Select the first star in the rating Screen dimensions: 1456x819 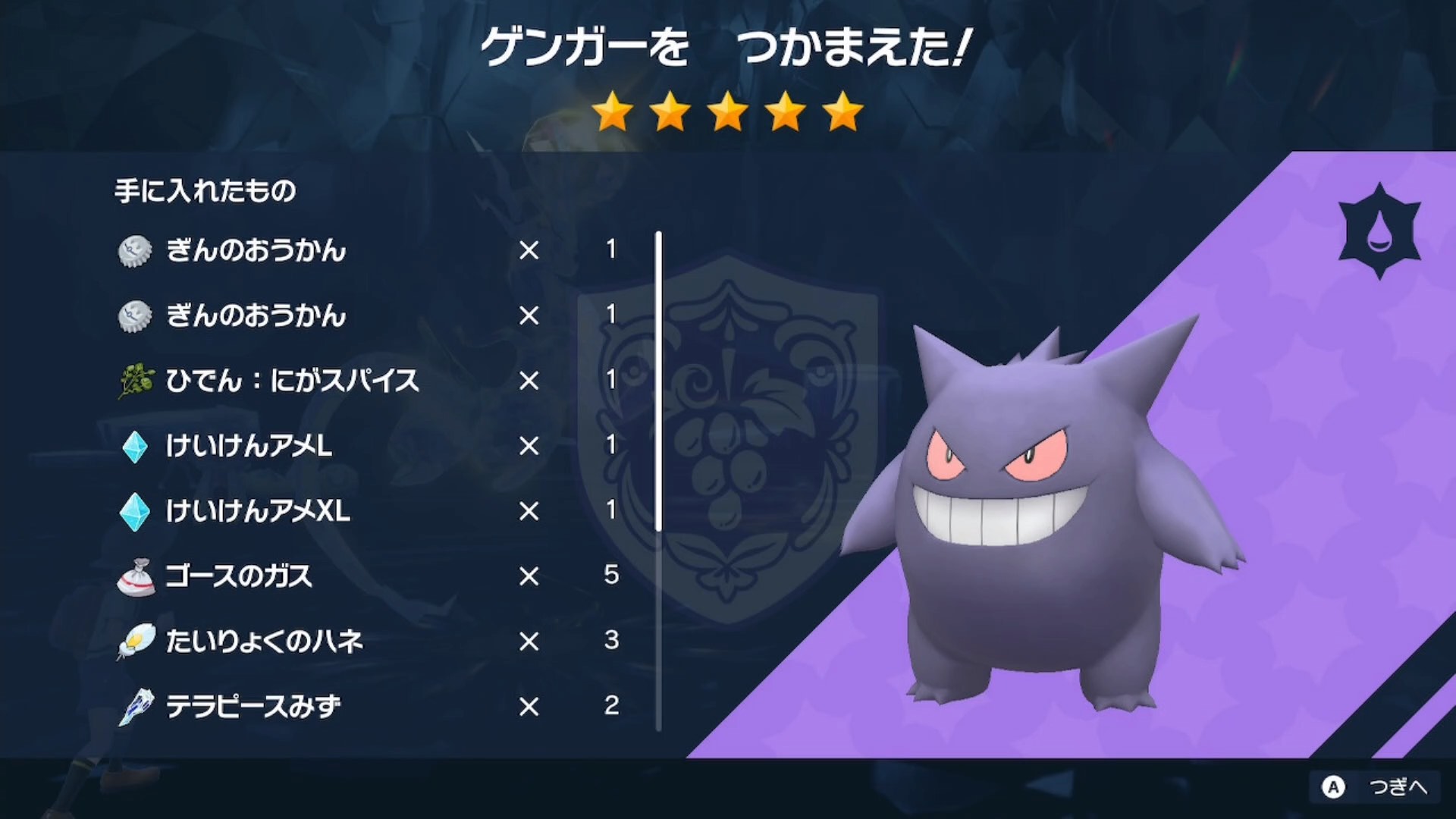pos(610,112)
